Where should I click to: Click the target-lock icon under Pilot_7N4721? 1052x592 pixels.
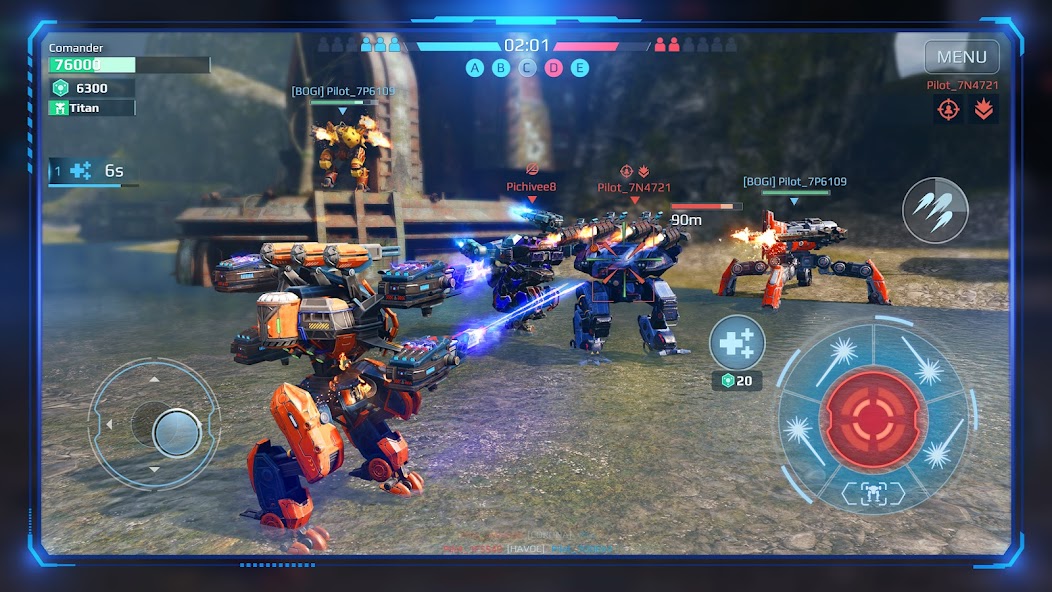pyautogui.click(x=949, y=109)
